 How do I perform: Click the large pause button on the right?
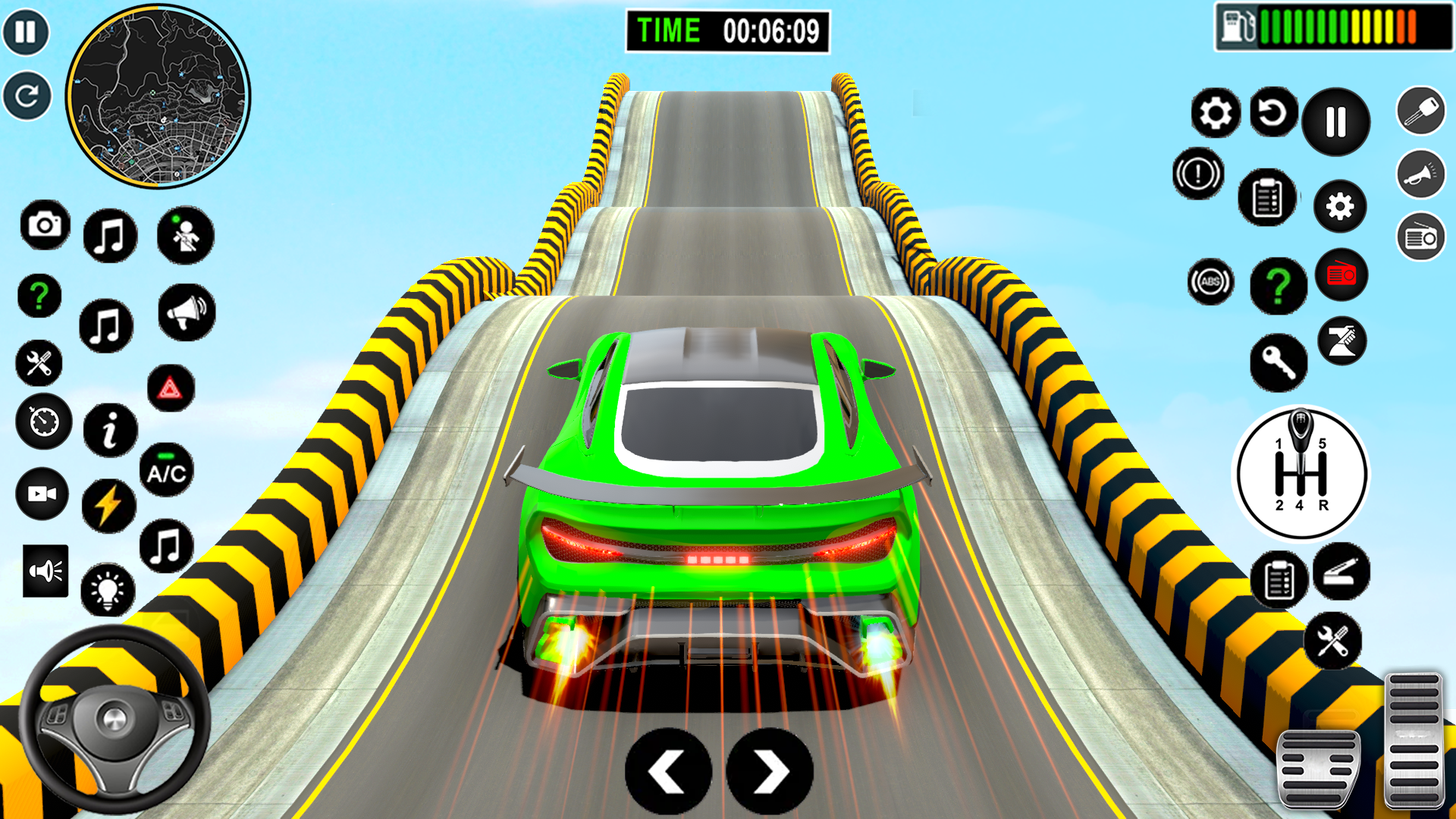tap(1335, 121)
